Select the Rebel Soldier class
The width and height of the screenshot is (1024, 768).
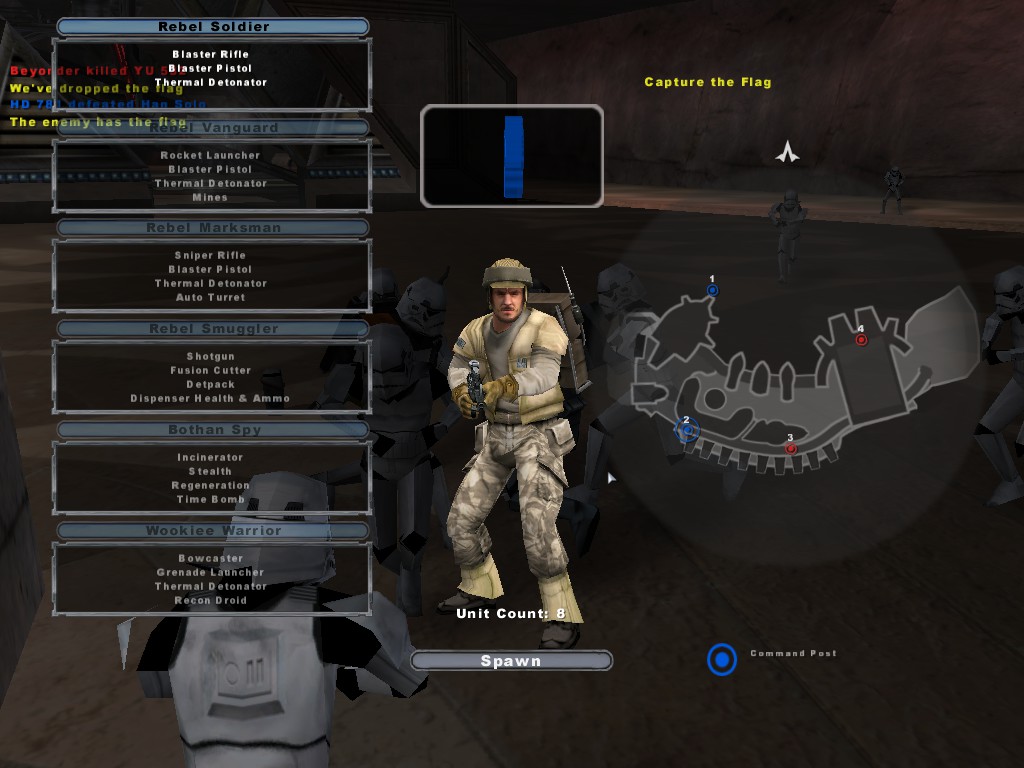click(213, 27)
